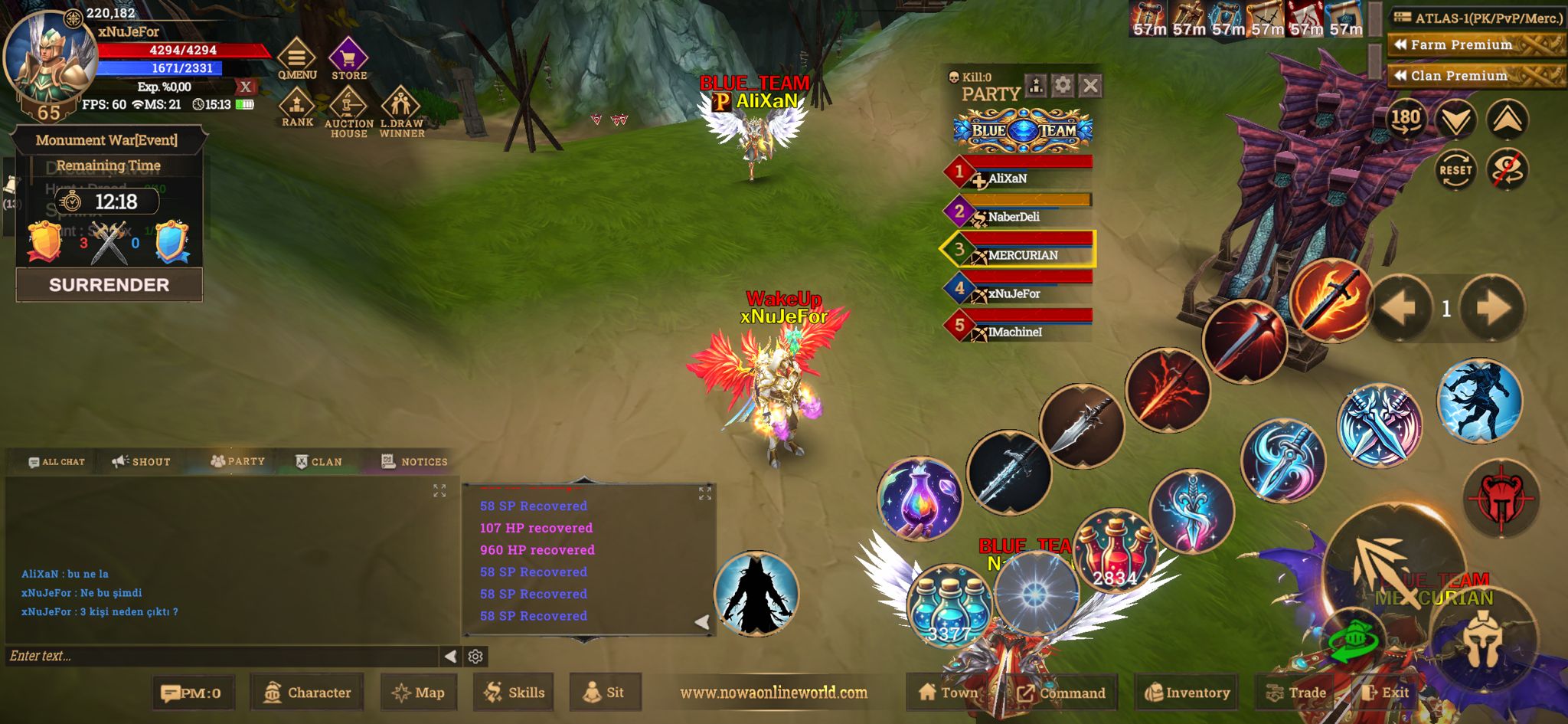Image resolution: width=1568 pixels, height=724 pixels.
Task: Open the Character window
Action: coord(308,693)
